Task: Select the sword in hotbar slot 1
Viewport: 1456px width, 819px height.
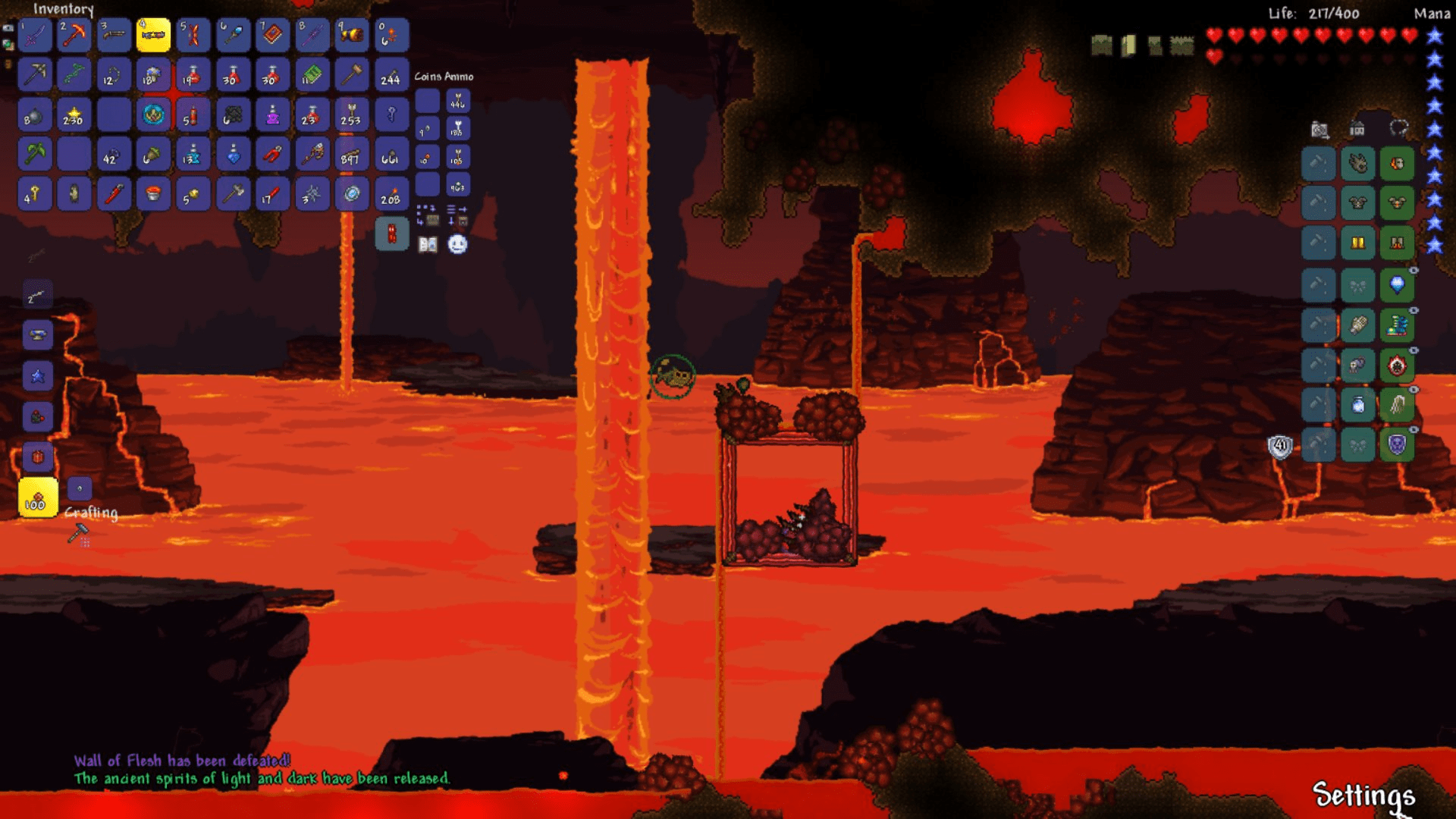Action: 34,35
